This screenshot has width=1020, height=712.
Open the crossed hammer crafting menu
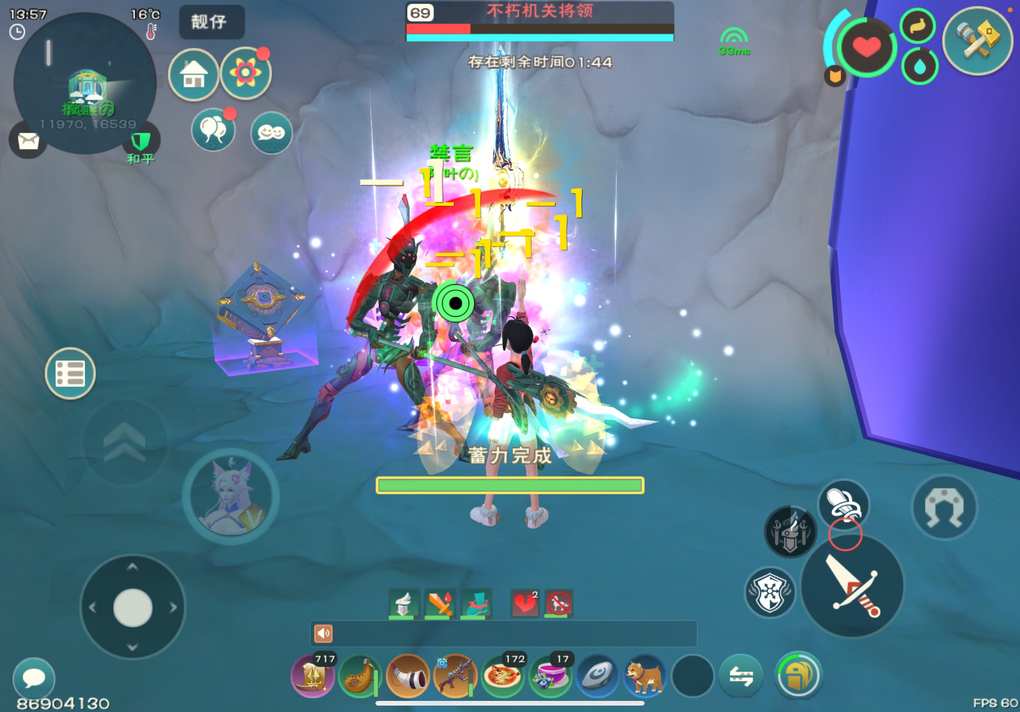(x=977, y=41)
